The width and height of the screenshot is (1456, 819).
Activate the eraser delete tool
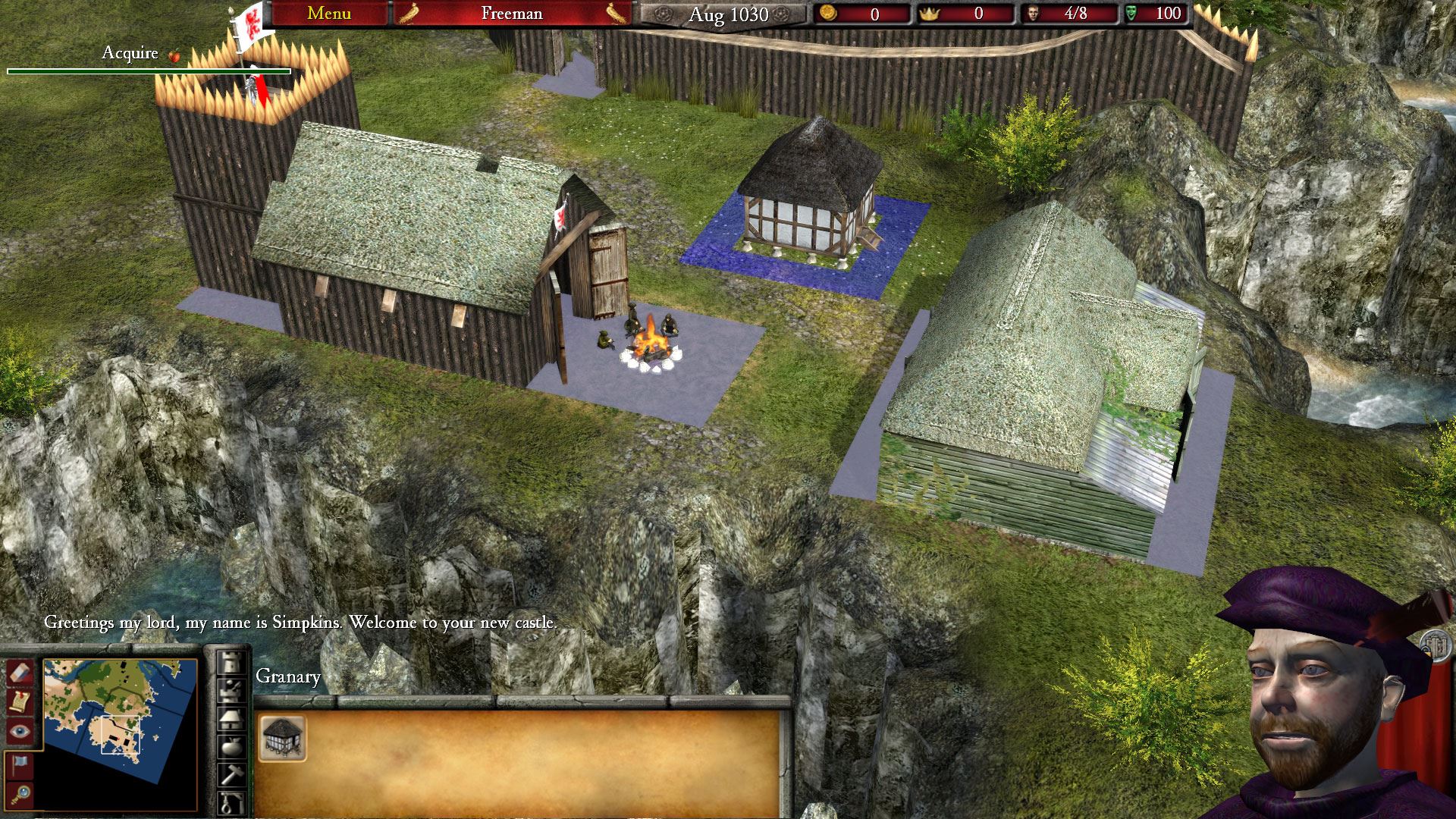[x=19, y=672]
